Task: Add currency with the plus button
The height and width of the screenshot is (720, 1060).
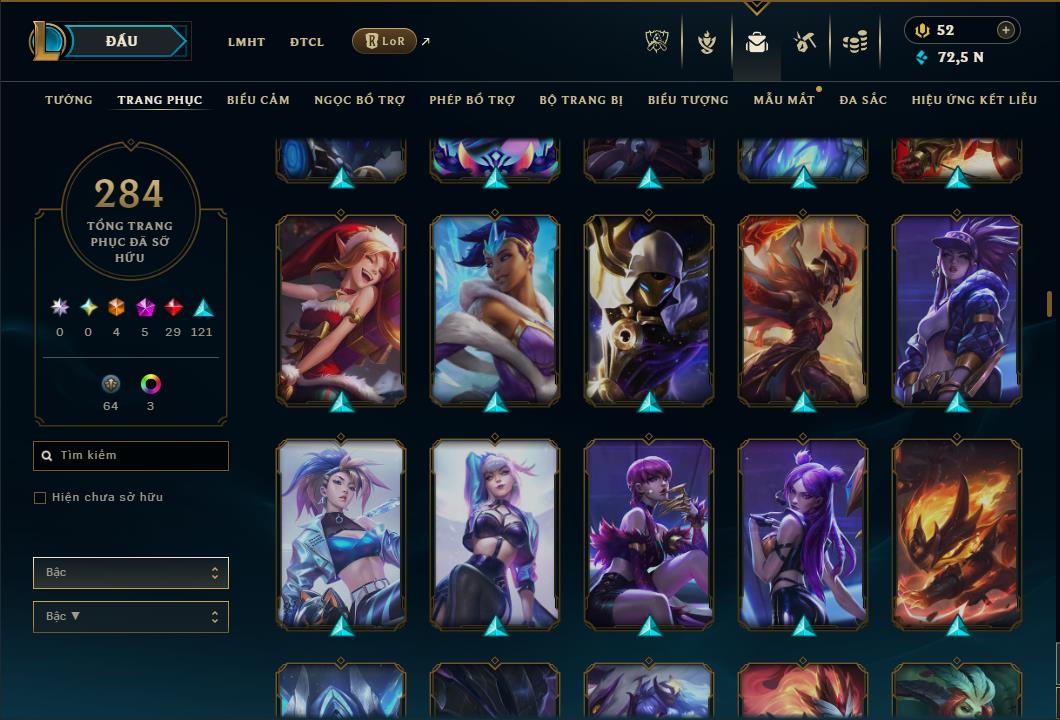Action: [1006, 30]
